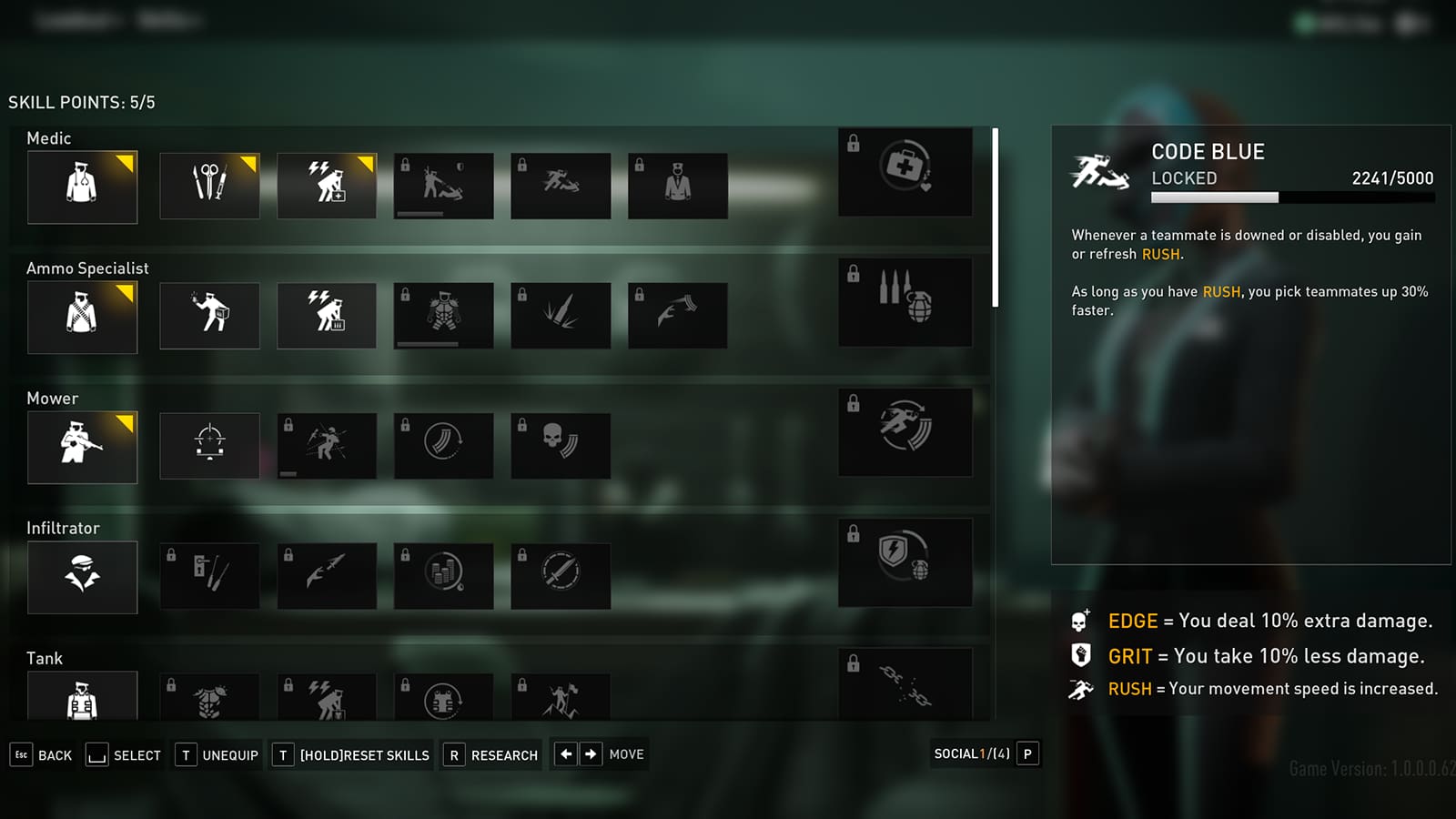Open the Research screen

click(x=490, y=754)
